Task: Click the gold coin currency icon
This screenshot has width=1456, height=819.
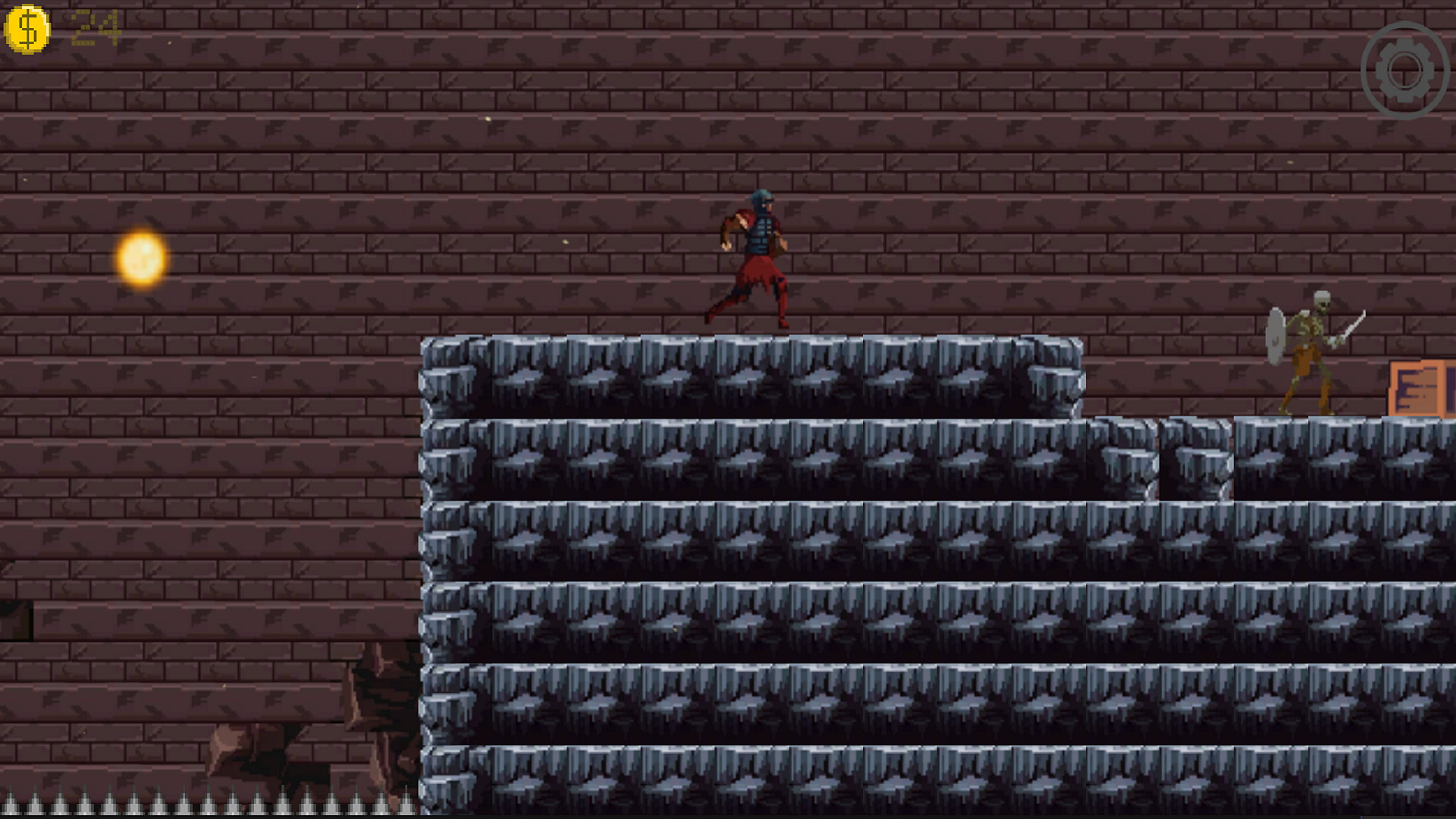Action: [x=27, y=27]
